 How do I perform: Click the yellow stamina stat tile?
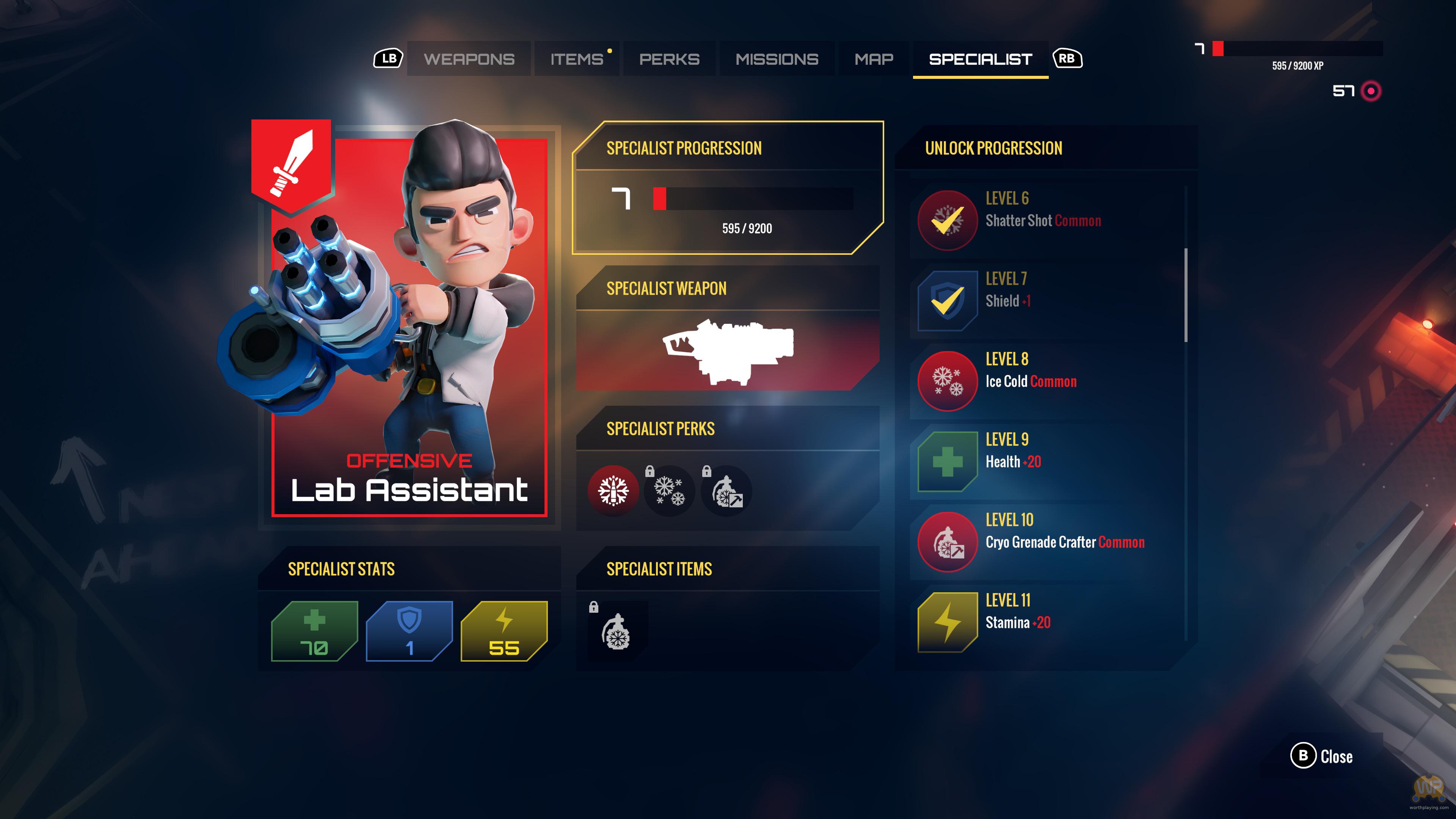[504, 631]
